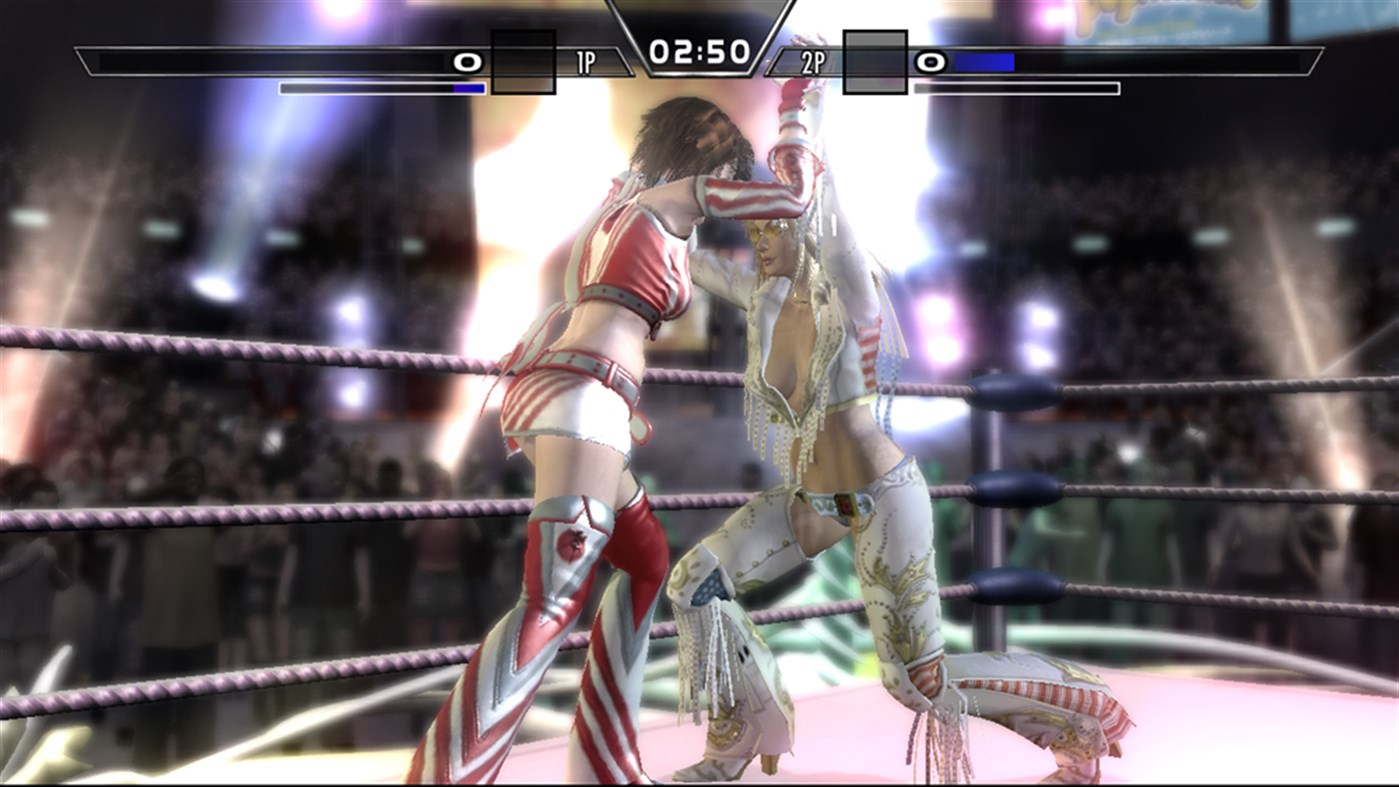Select the 2P score counter showing 0

(930, 62)
